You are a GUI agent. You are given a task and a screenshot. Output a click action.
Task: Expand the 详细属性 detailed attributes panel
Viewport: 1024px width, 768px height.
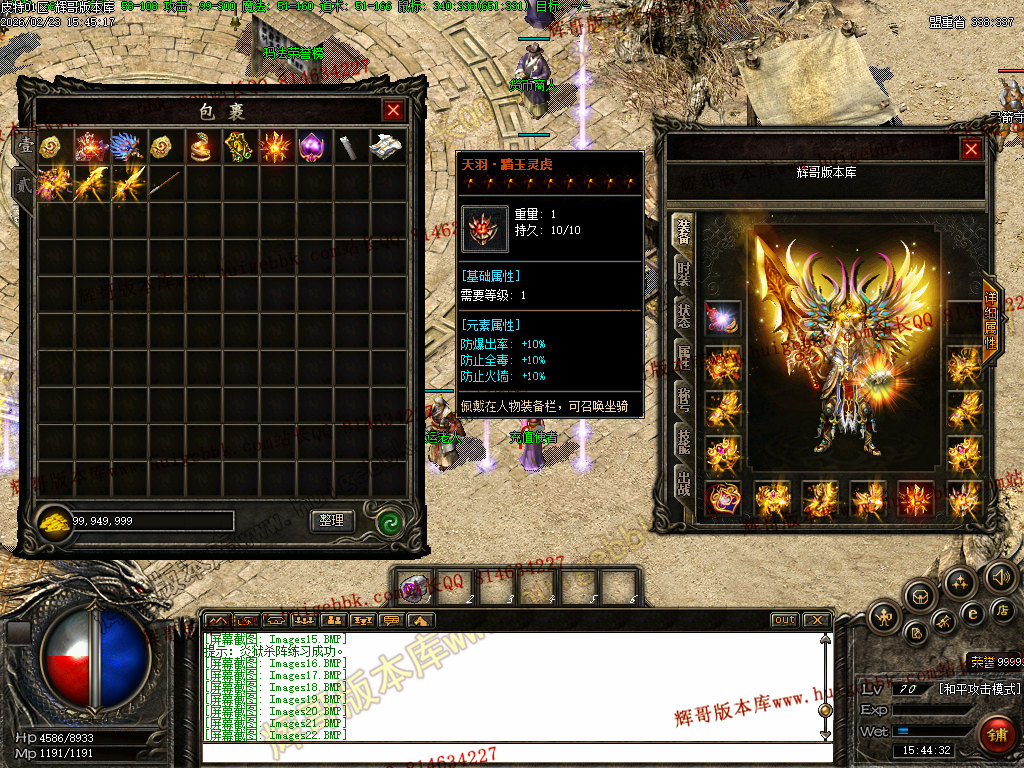coord(991,320)
